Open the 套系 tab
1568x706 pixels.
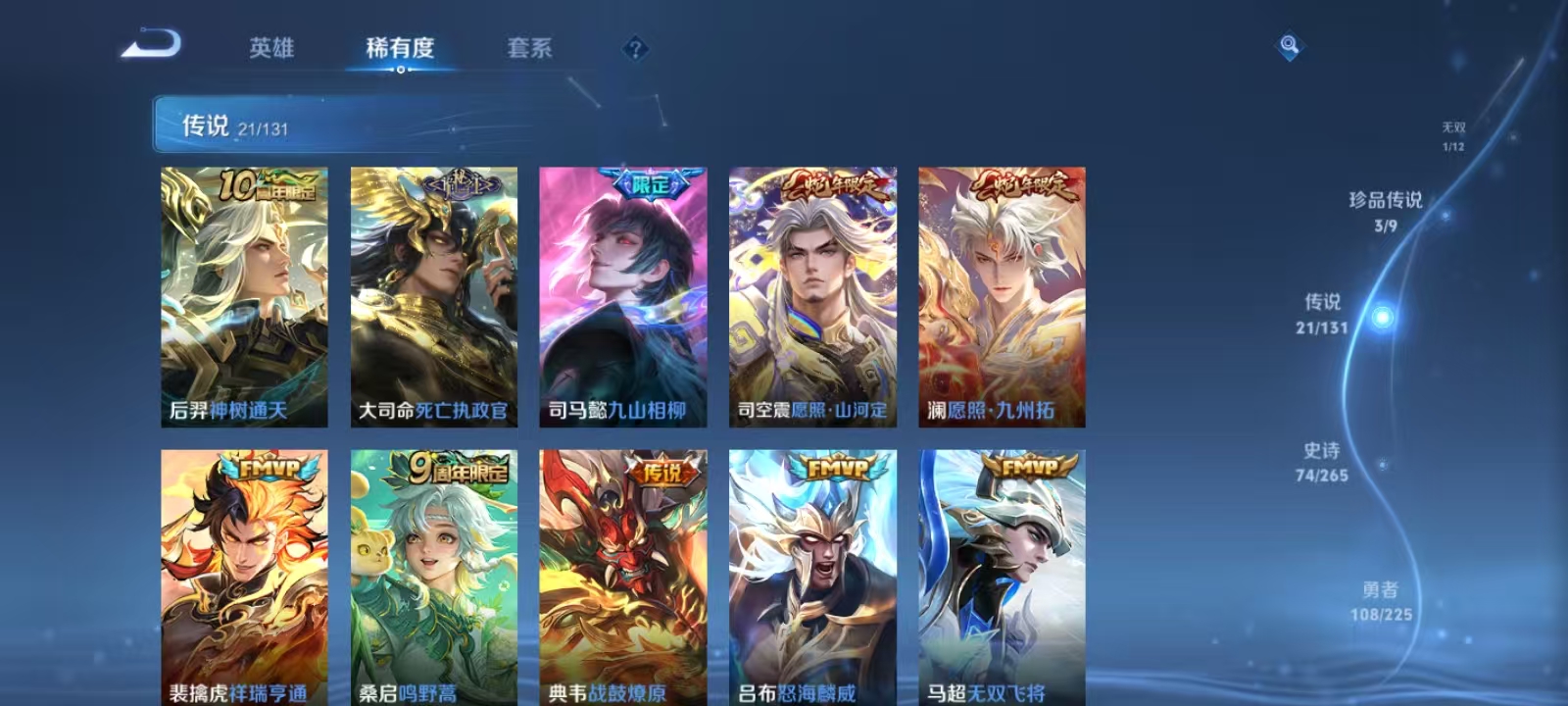tap(530, 48)
